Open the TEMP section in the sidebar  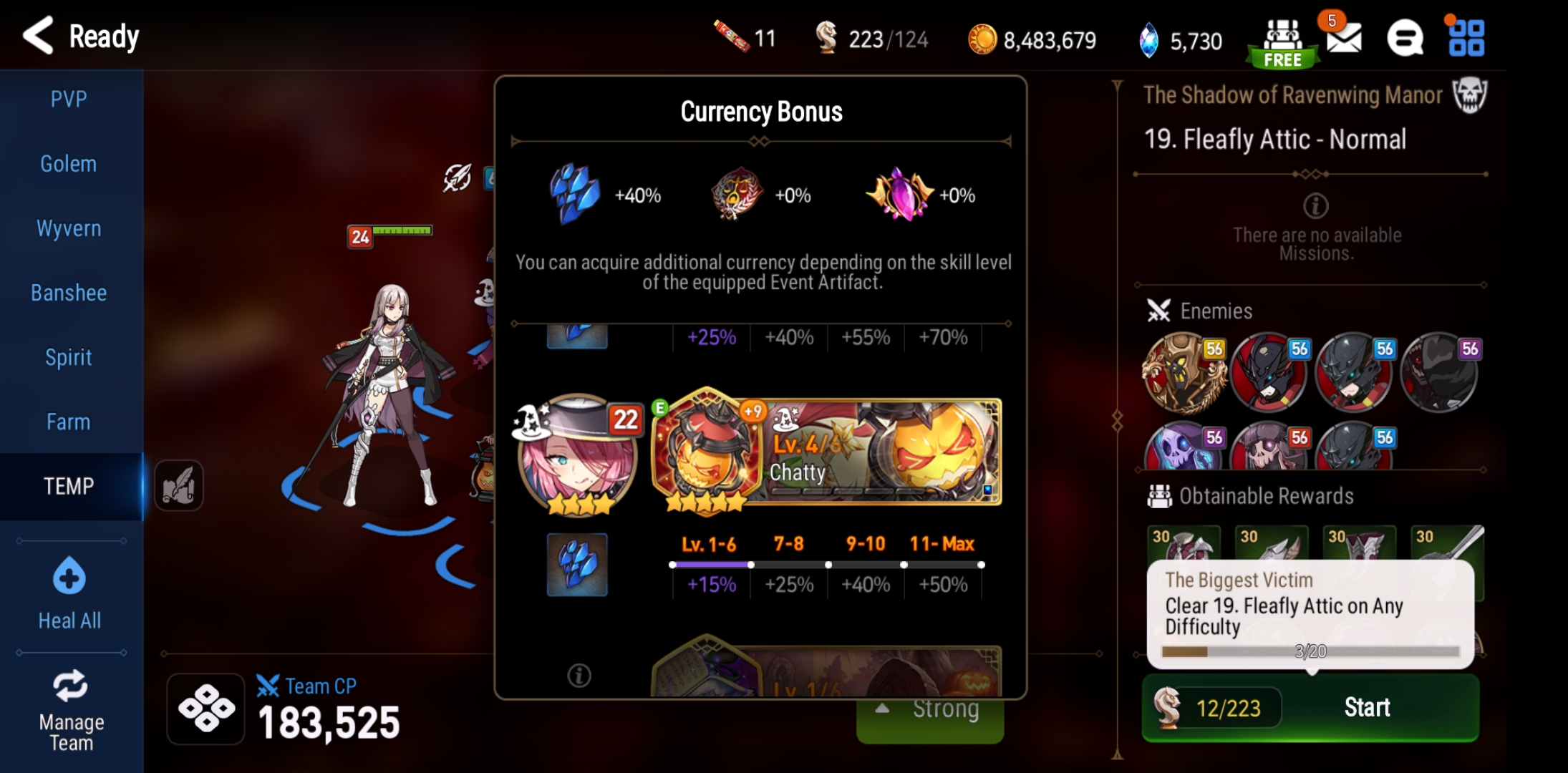pos(68,486)
